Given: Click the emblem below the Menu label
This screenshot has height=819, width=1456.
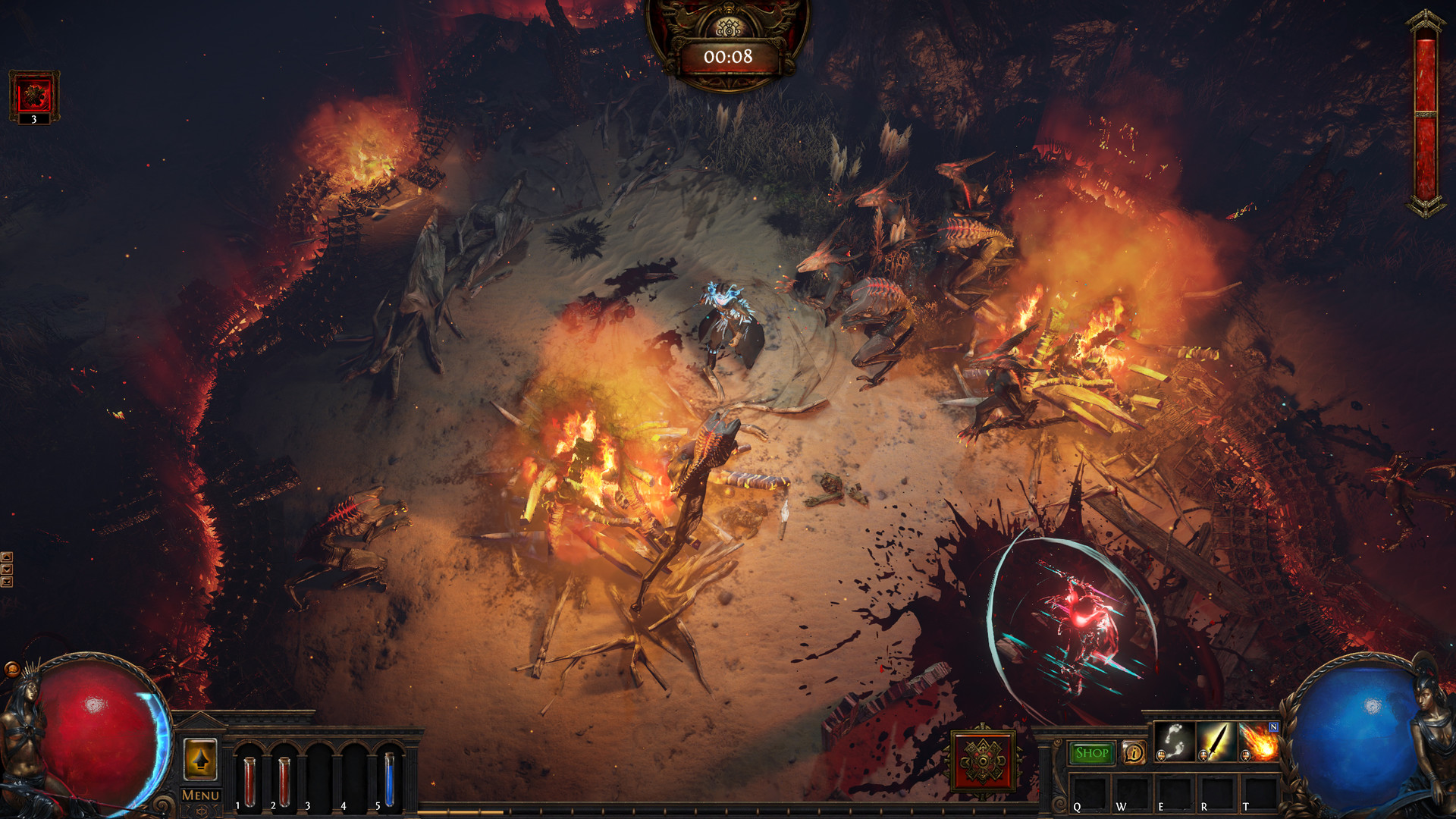Looking at the screenshot, I should click(202, 811).
